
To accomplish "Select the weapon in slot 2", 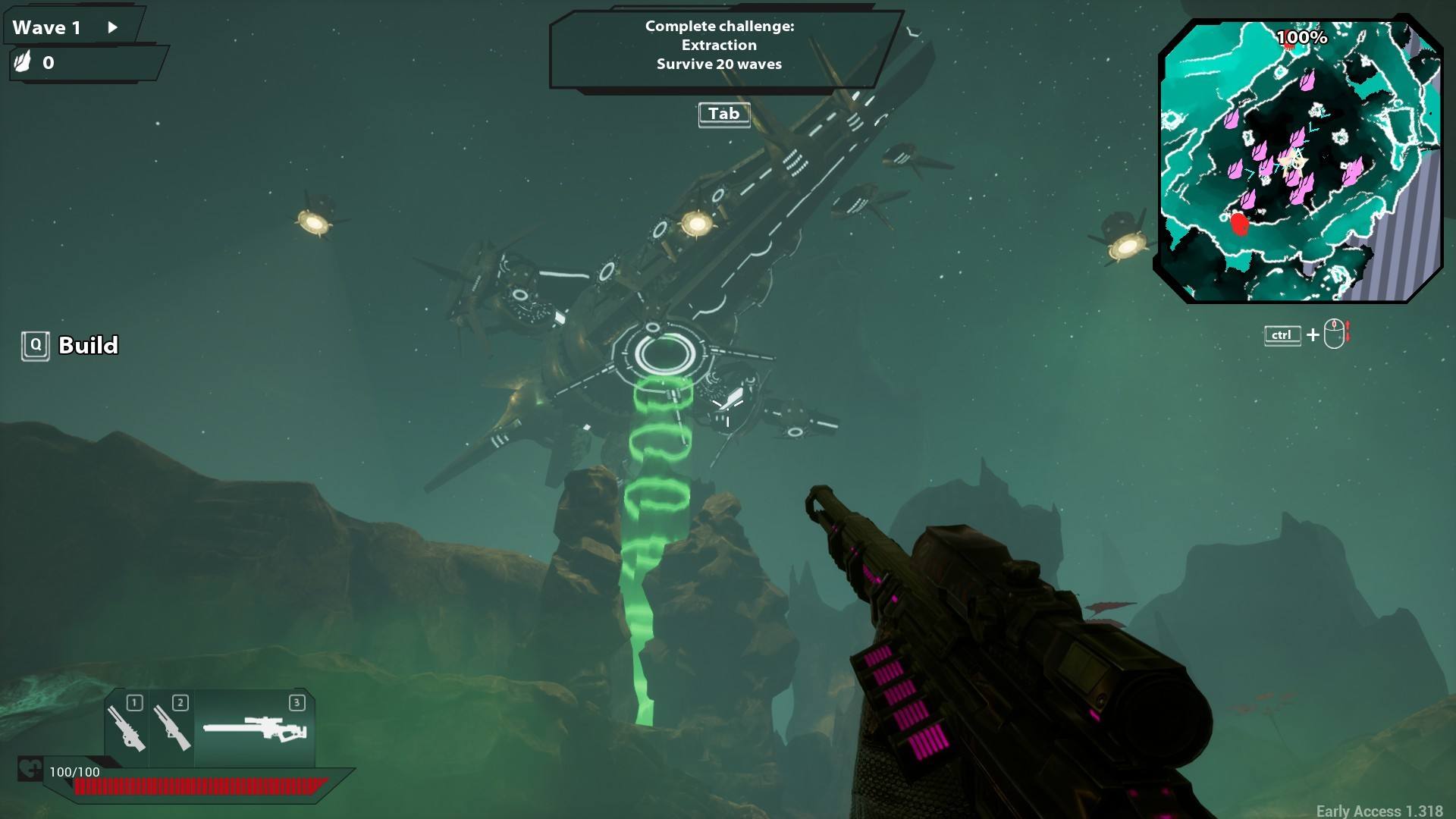I will pos(172,728).
